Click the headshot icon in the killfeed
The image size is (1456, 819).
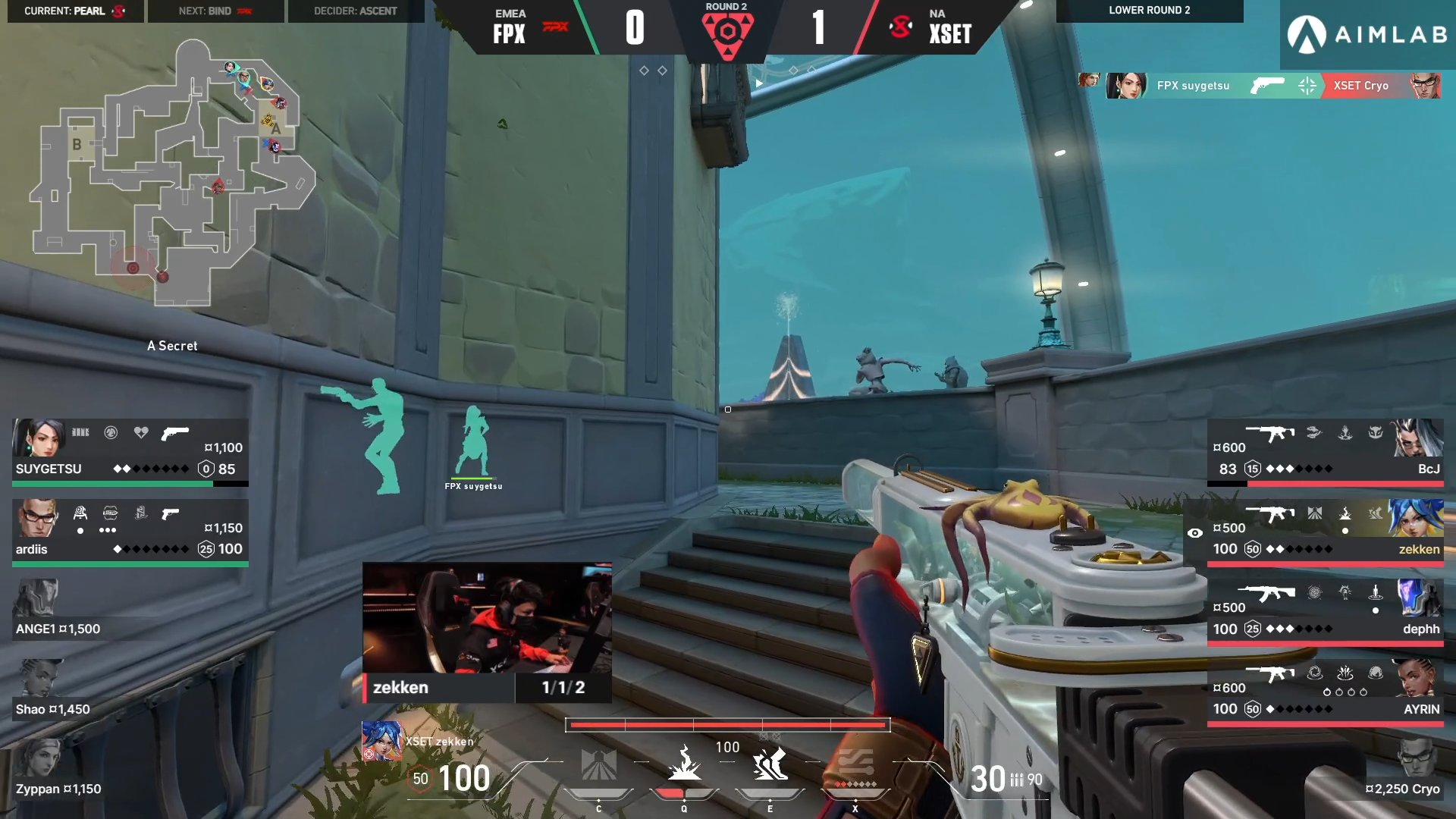coord(1307,86)
